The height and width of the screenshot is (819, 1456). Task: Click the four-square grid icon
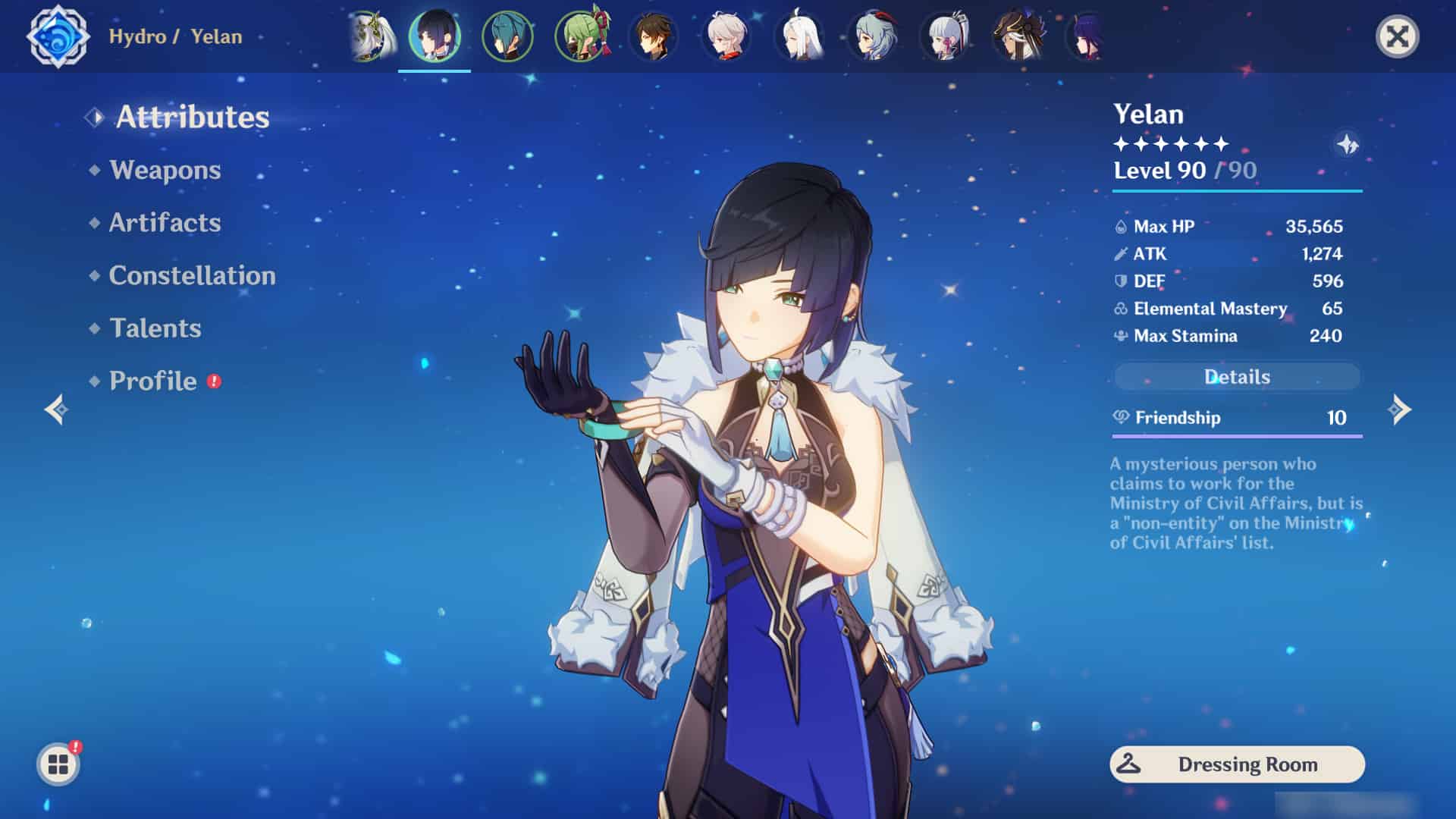[58, 764]
